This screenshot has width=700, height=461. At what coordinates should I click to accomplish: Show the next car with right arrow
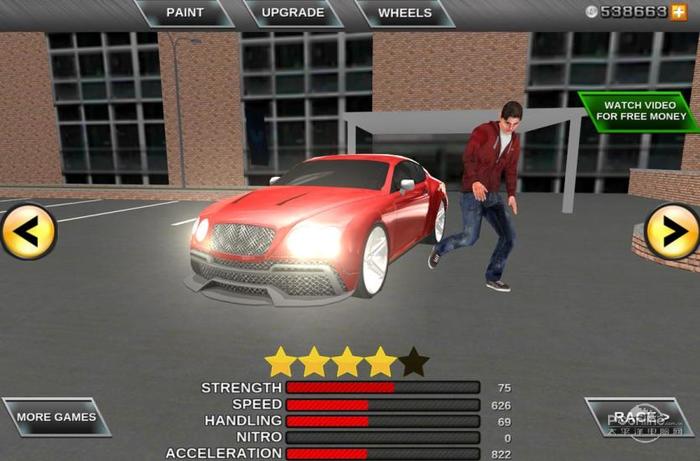pyautogui.click(x=671, y=231)
